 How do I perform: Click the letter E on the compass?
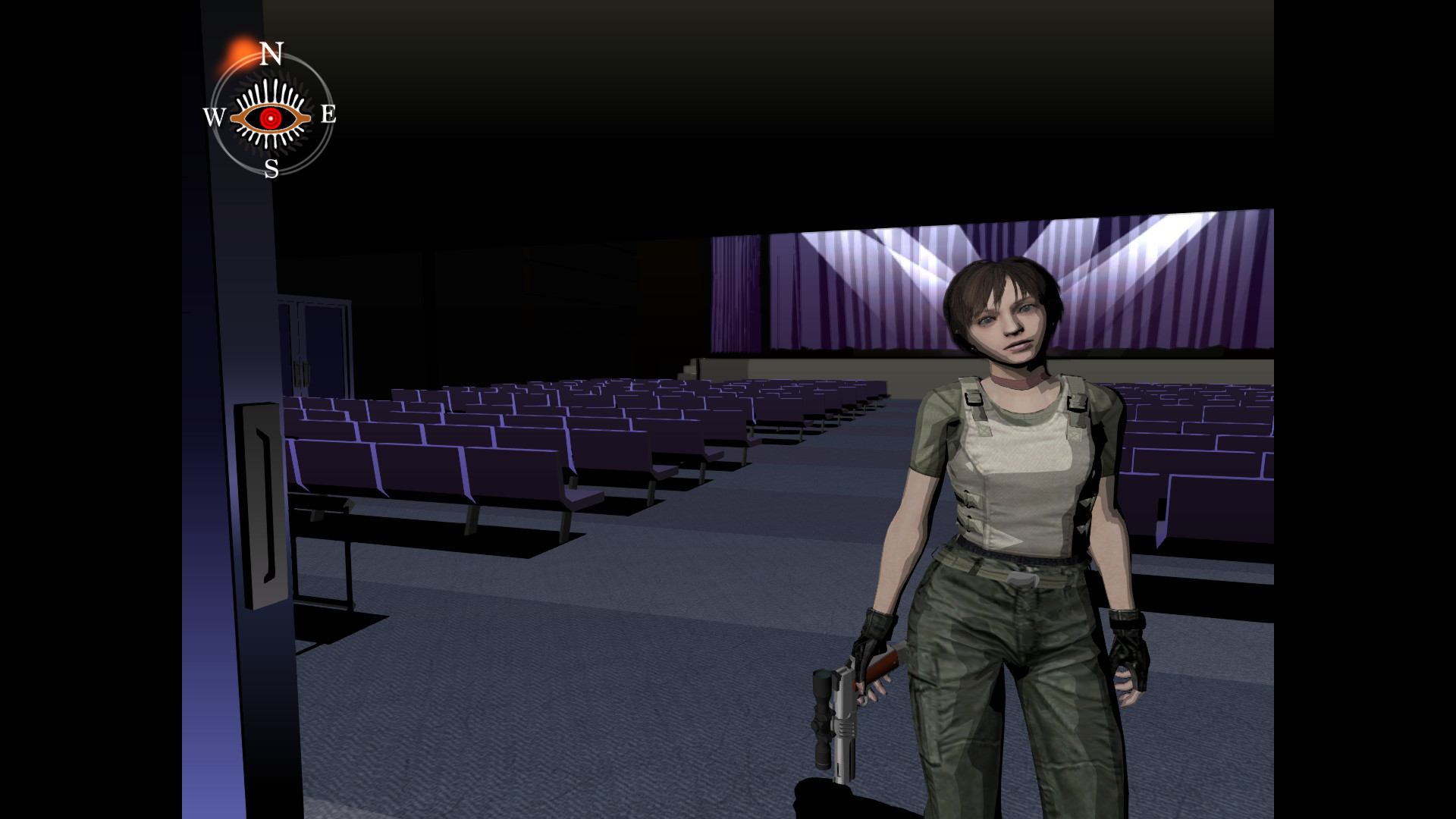[x=328, y=114]
